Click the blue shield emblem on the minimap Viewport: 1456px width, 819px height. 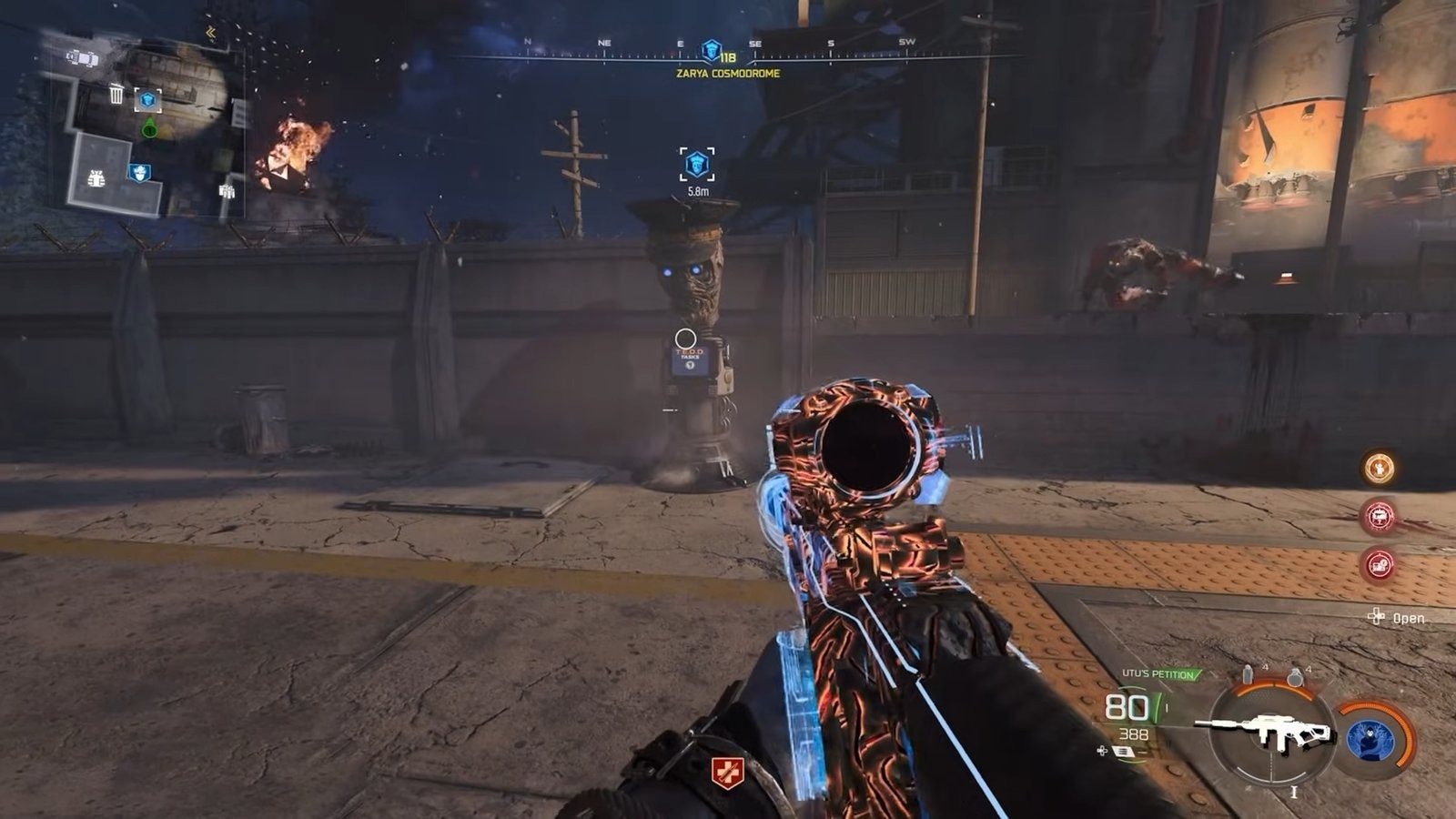coord(139,172)
